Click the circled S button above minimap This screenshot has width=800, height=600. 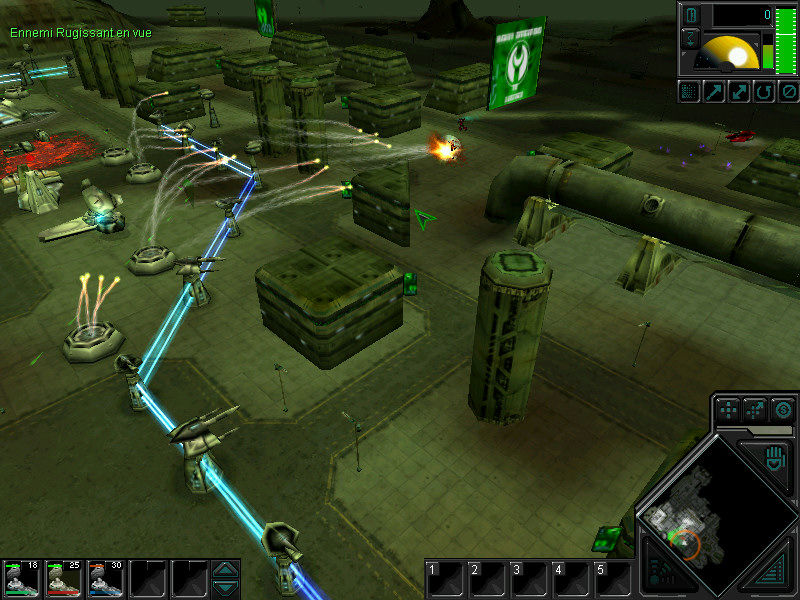click(782, 409)
